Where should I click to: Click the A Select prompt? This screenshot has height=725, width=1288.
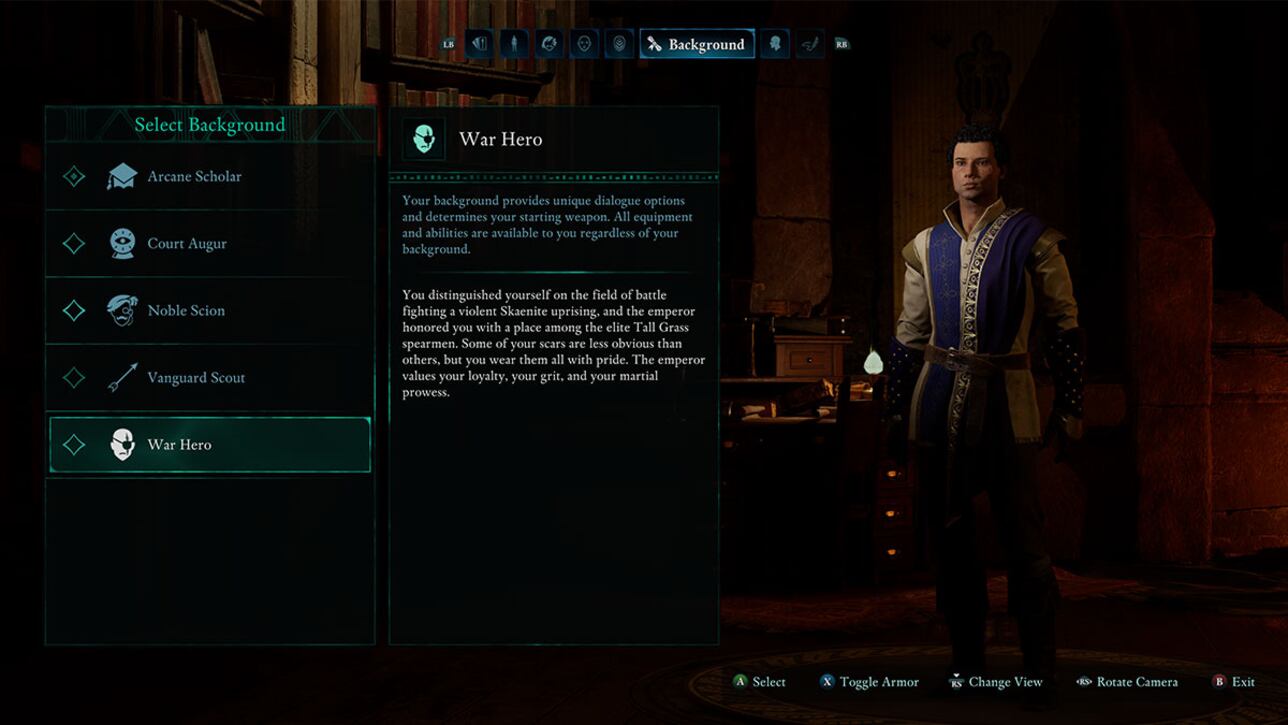[760, 681]
